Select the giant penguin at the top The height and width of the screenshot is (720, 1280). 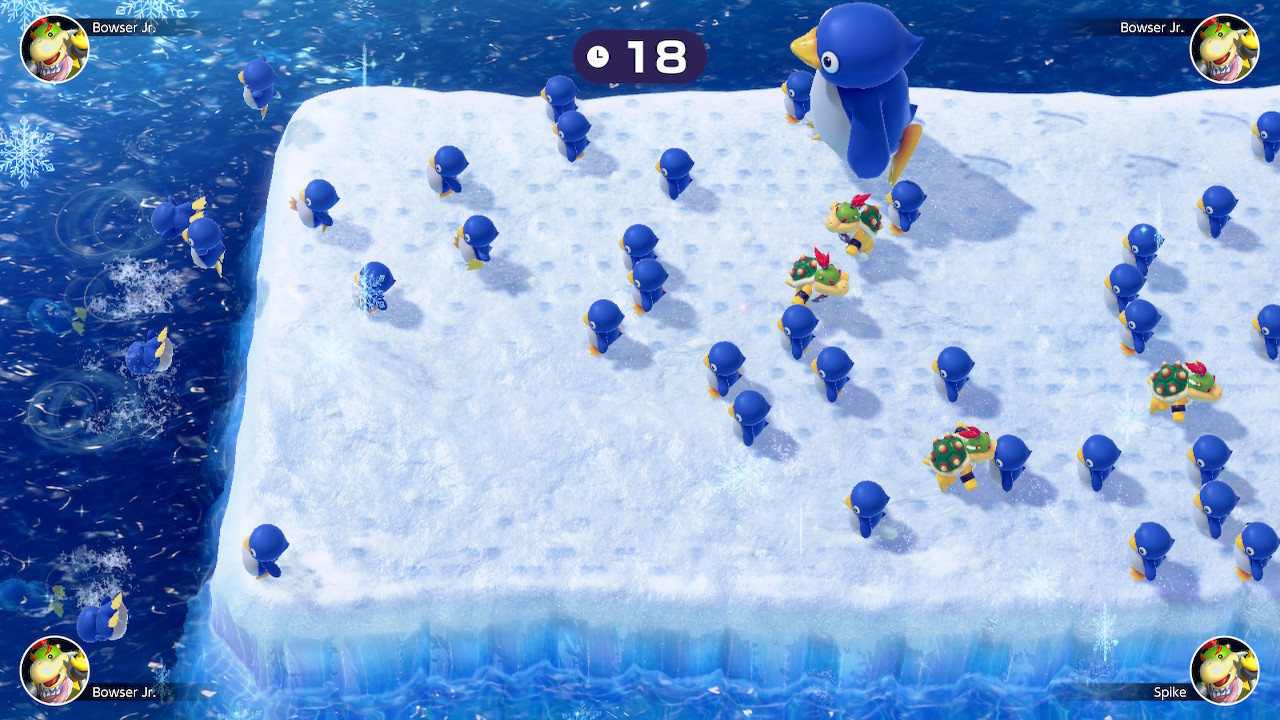[x=855, y=85]
